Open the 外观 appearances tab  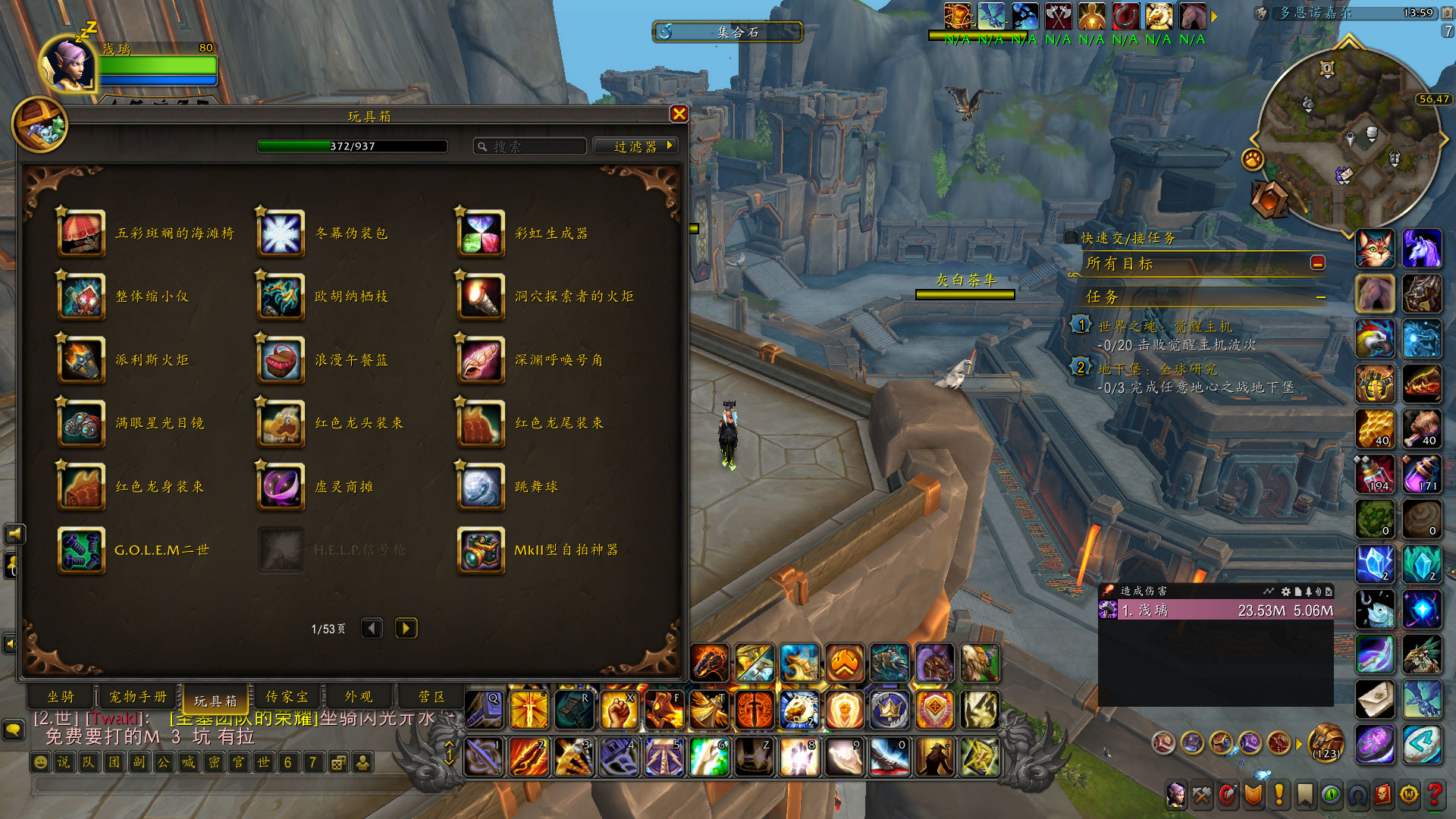[359, 697]
